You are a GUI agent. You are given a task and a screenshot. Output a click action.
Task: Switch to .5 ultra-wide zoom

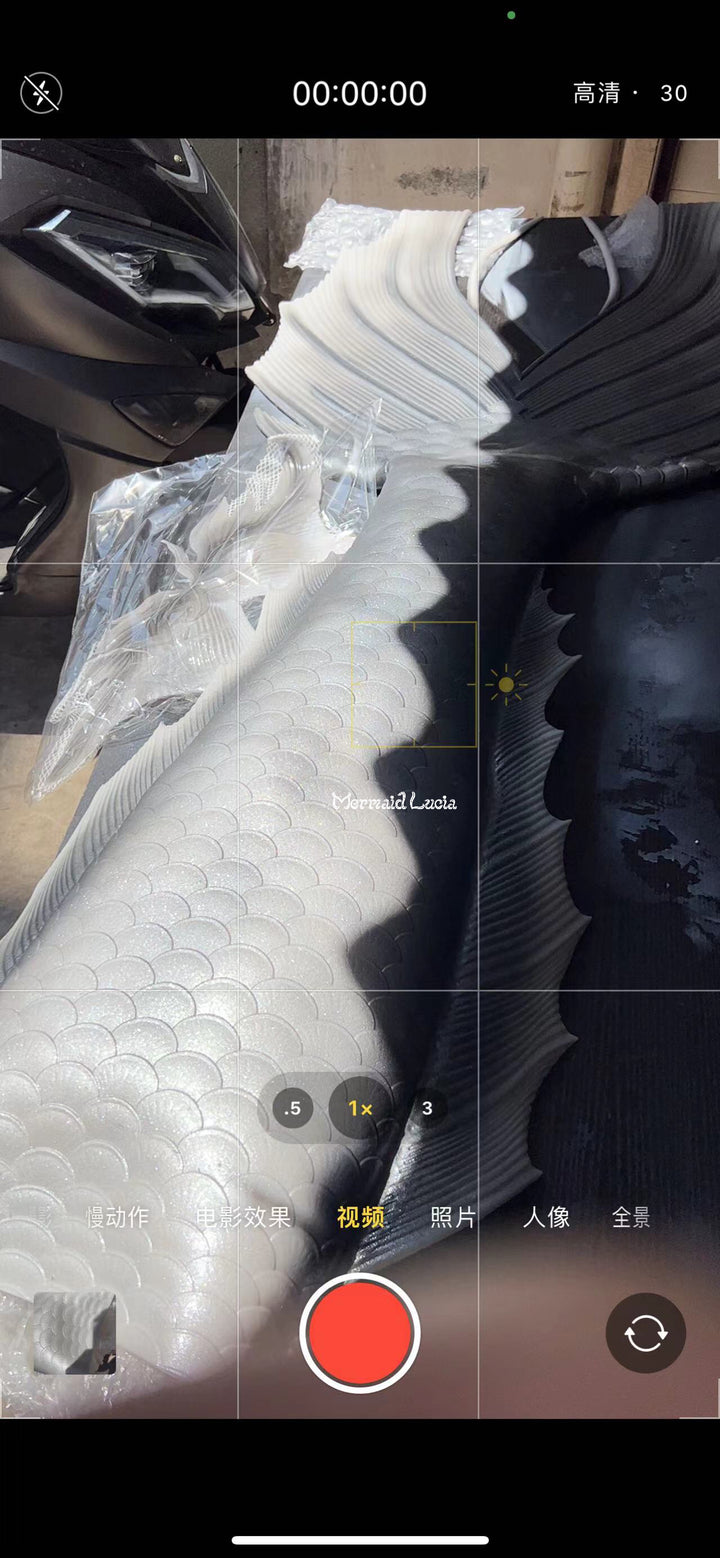(x=293, y=1108)
